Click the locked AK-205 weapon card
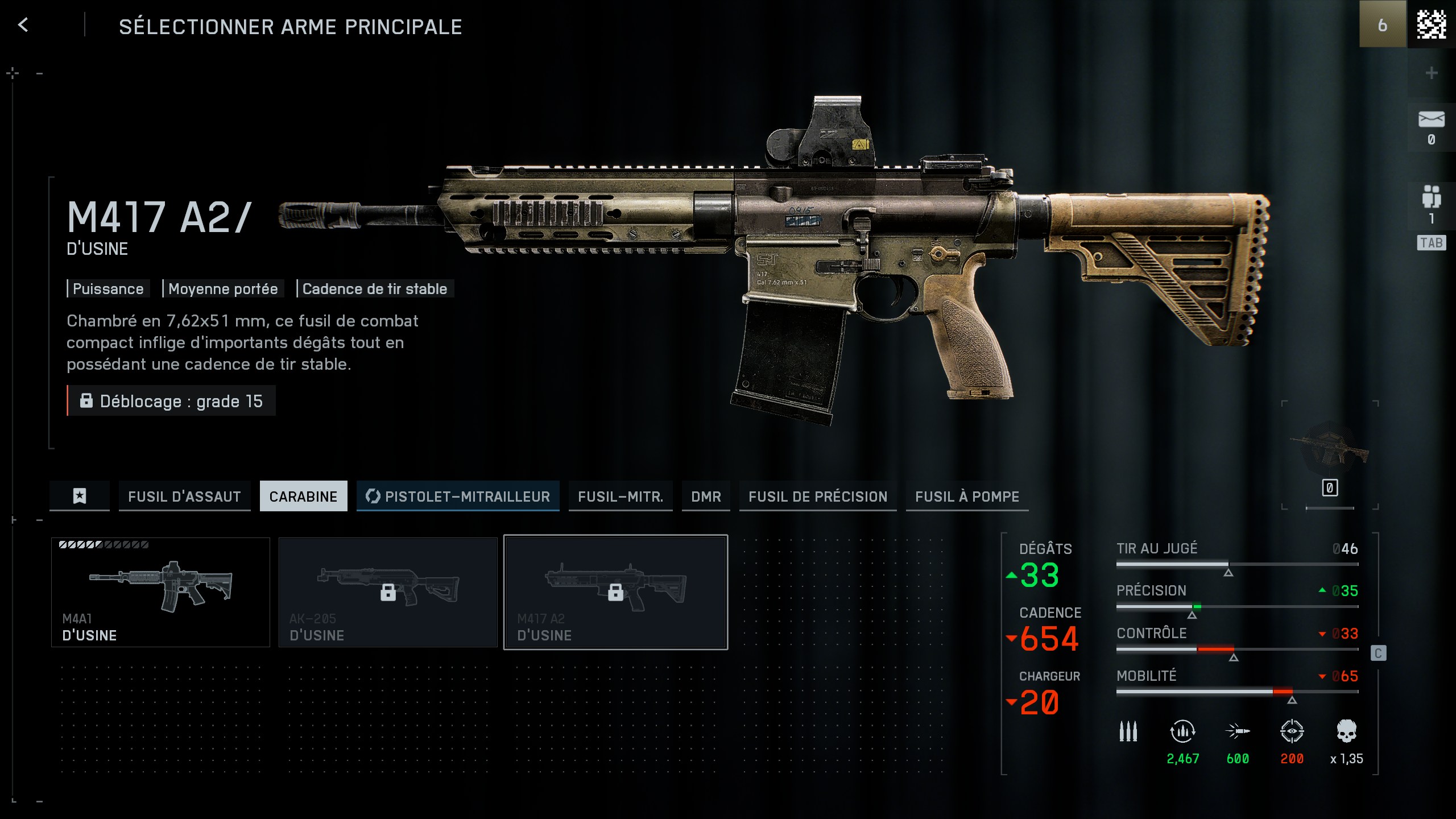 (388, 593)
